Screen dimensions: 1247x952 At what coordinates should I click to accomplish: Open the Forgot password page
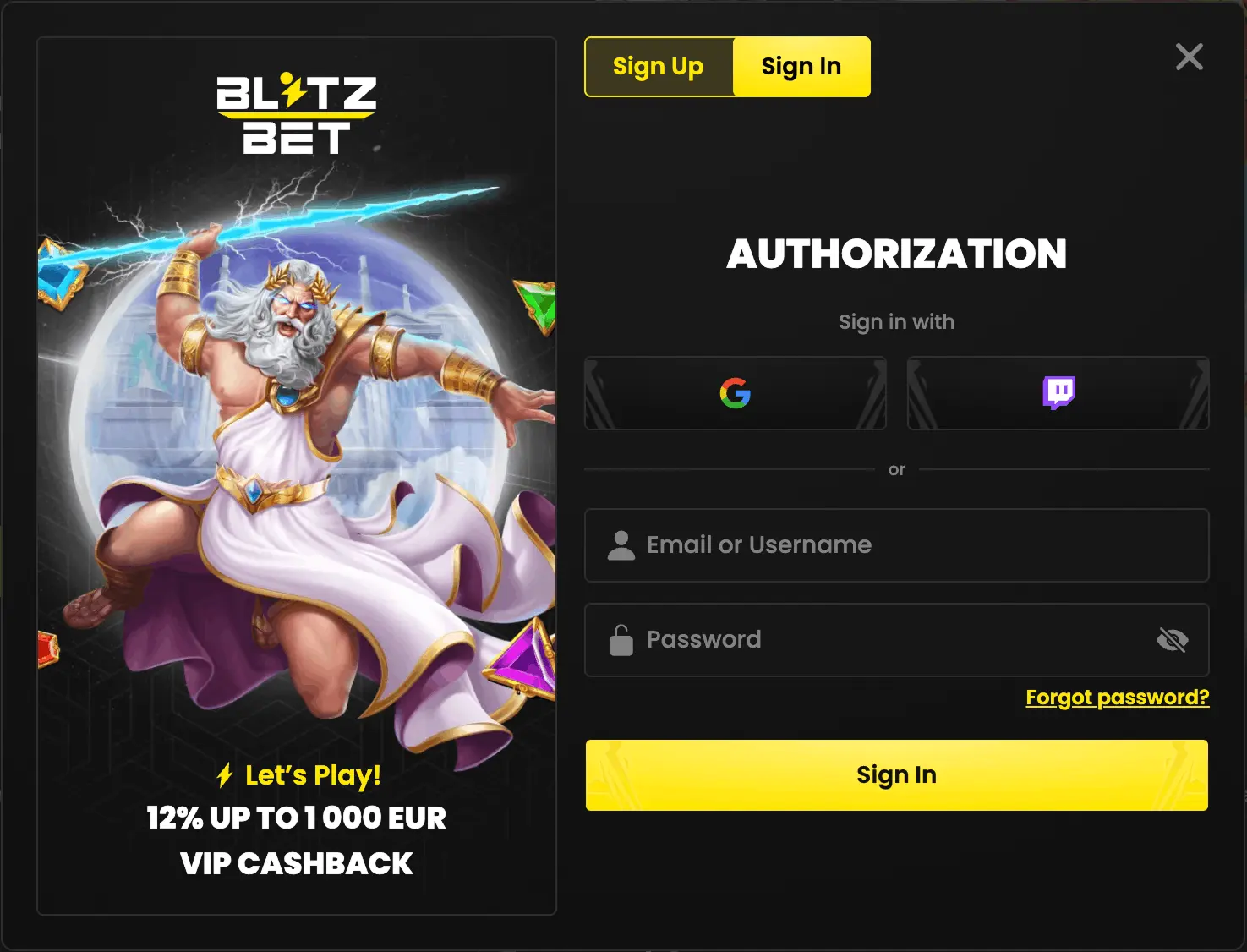click(x=1117, y=697)
